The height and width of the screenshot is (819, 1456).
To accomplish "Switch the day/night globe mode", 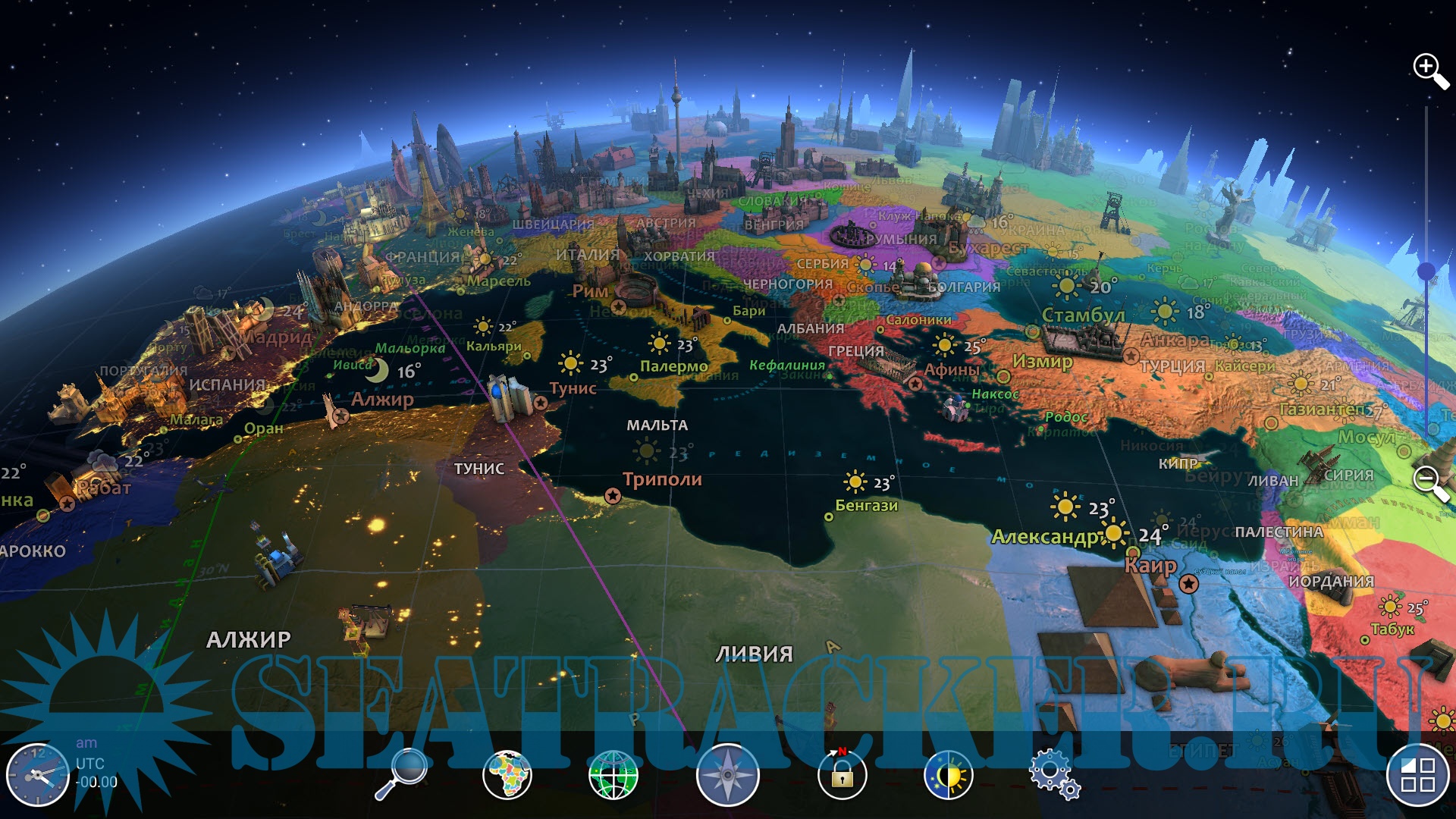I will tap(948, 774).
